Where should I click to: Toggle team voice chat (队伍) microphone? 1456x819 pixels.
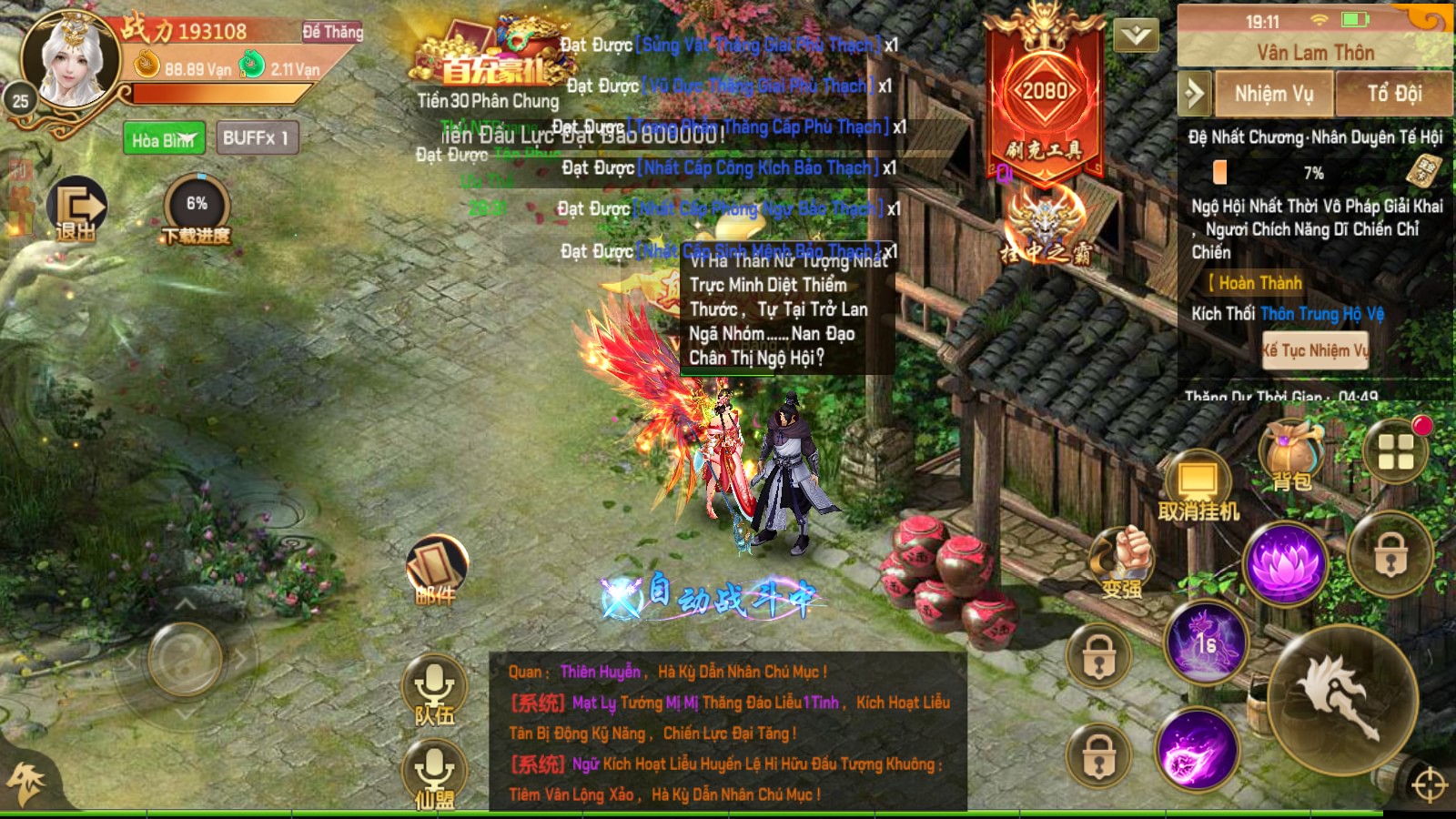click(437, 687)
